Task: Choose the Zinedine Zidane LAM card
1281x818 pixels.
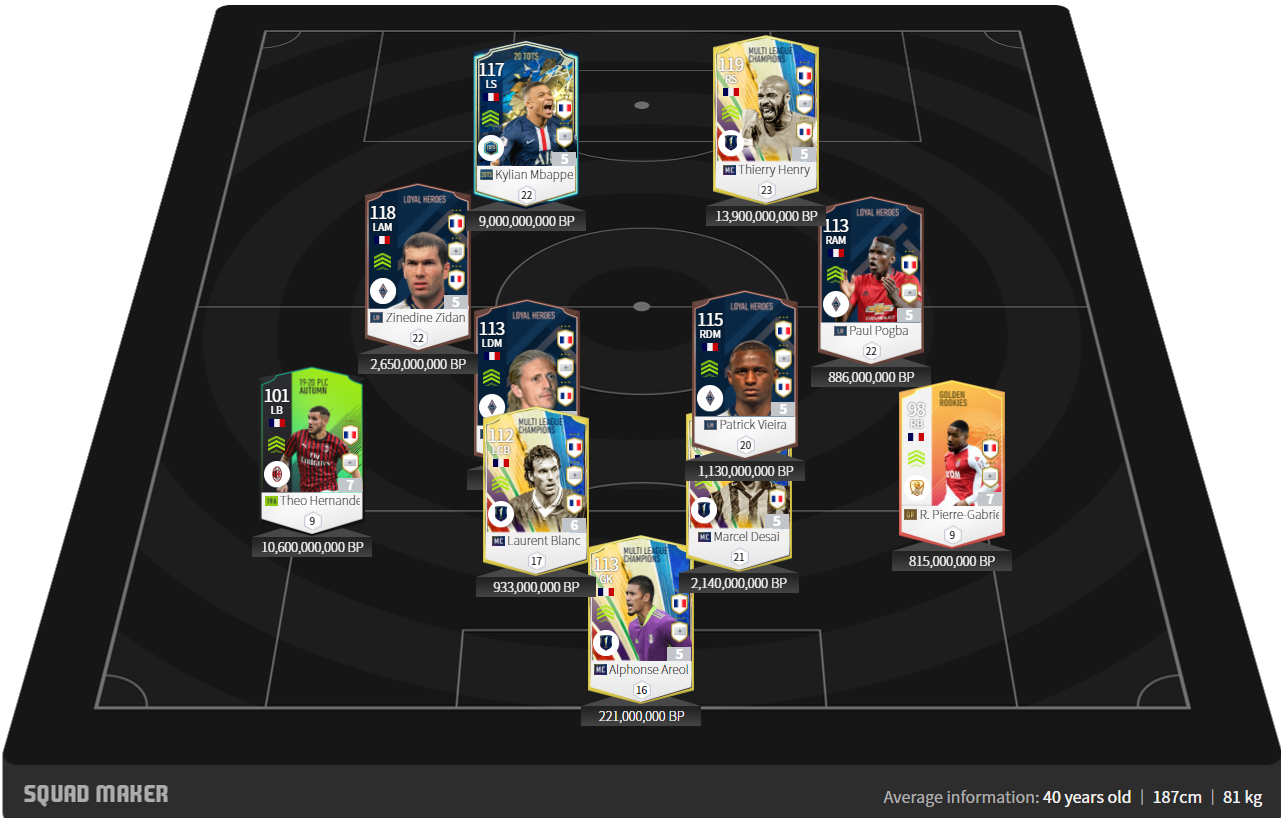Action: 418,262
